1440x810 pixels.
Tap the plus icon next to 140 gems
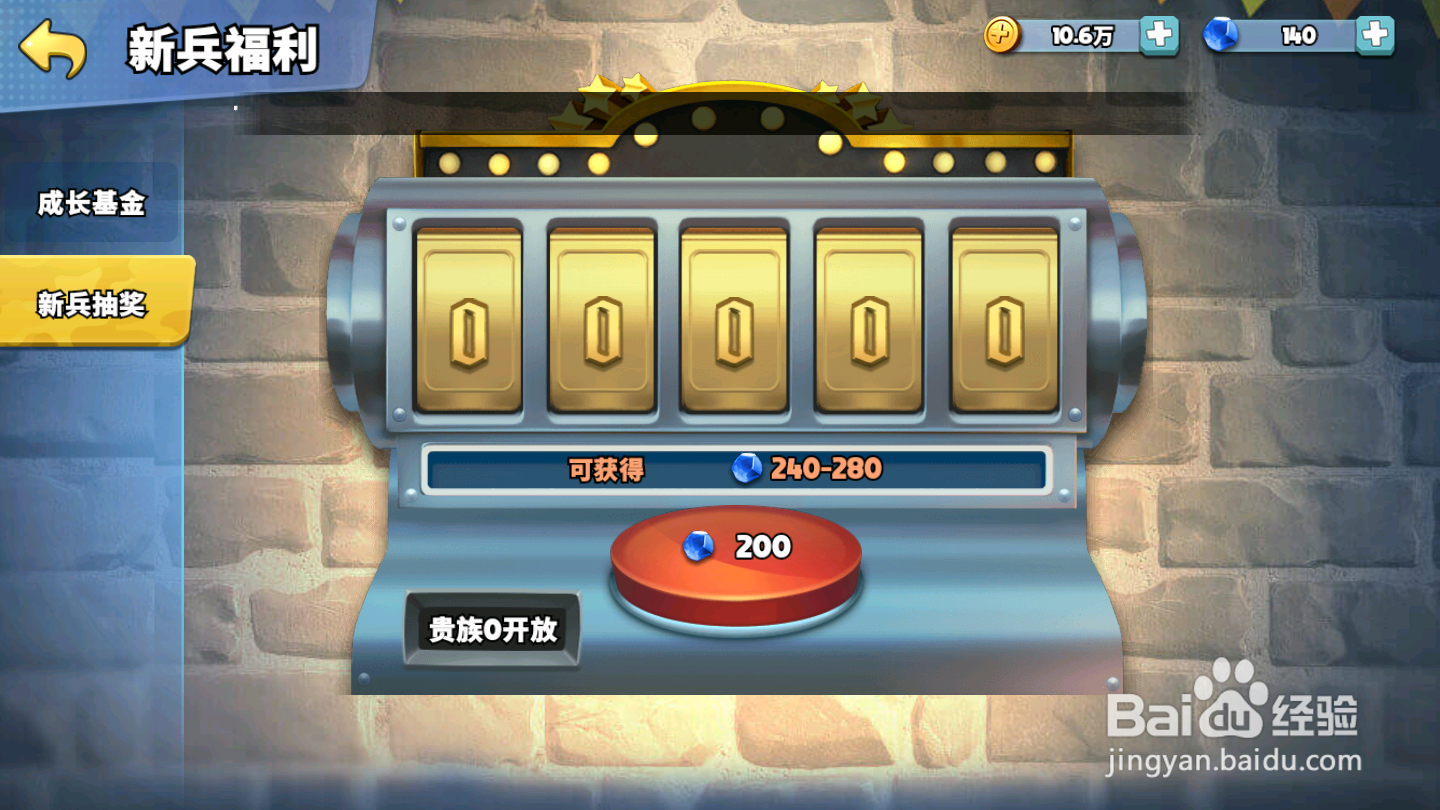pos(1378,33)
